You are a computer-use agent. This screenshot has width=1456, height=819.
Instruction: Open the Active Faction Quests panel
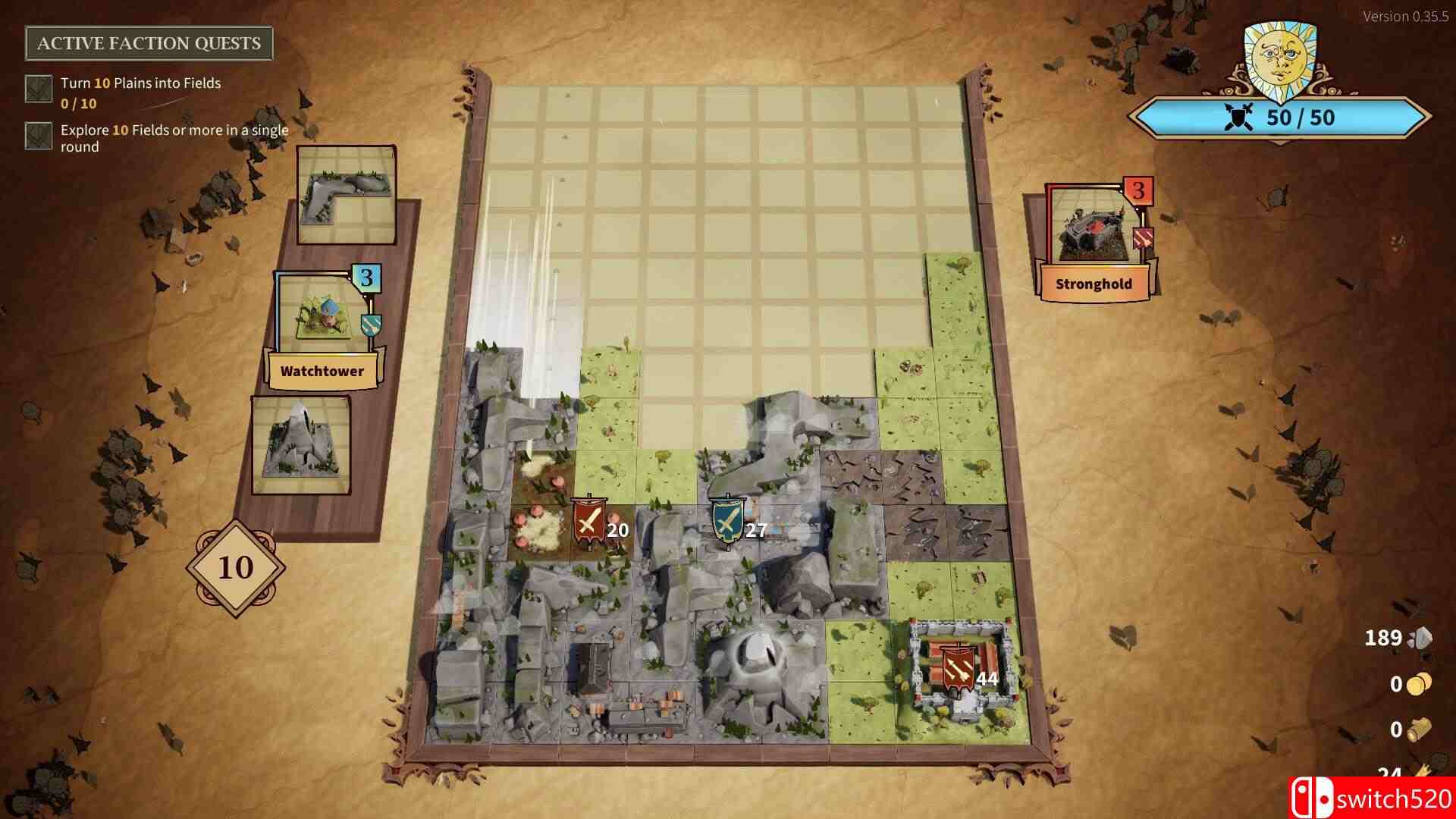tap(149, 43)
